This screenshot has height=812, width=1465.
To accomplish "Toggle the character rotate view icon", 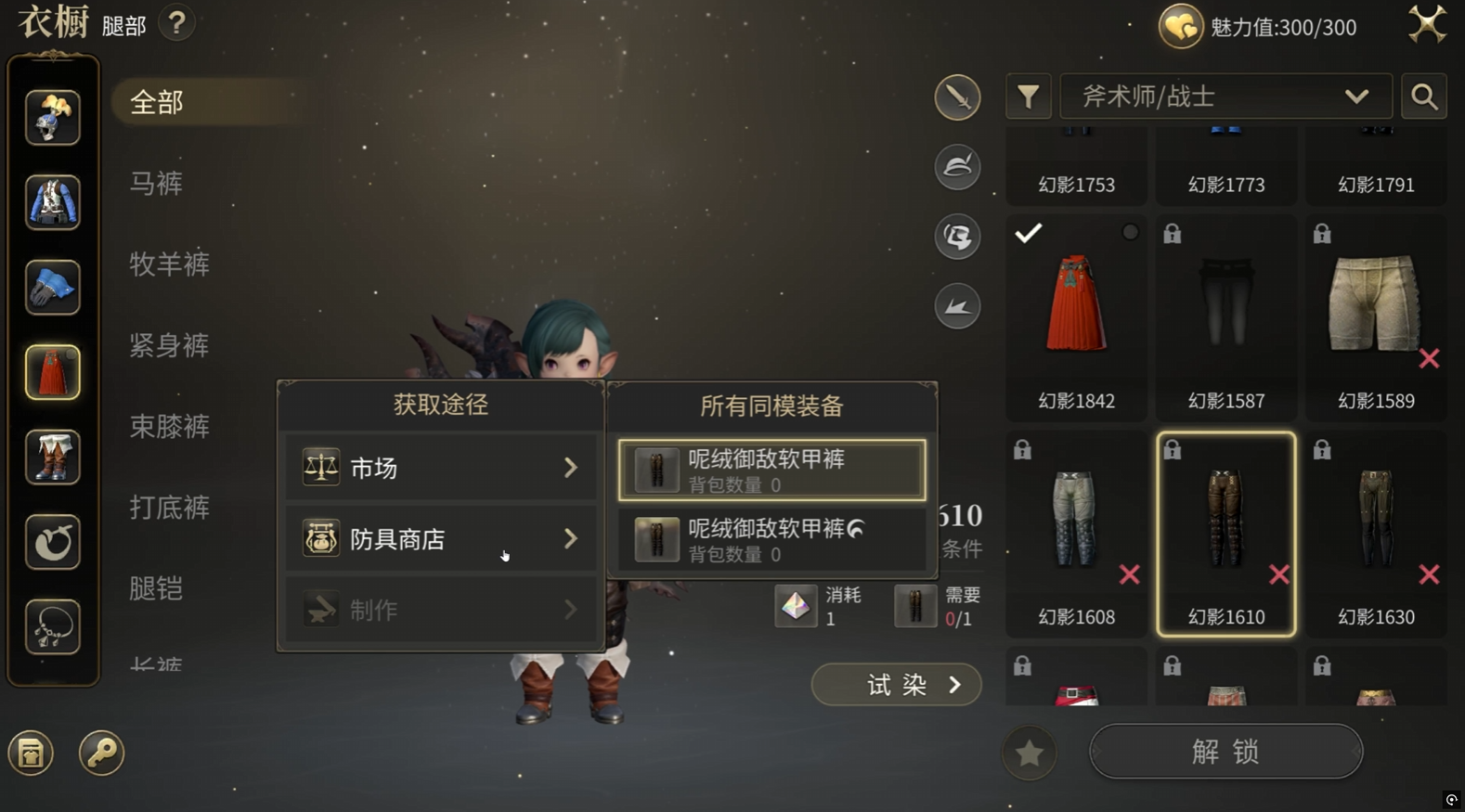I will pos(957,236).
